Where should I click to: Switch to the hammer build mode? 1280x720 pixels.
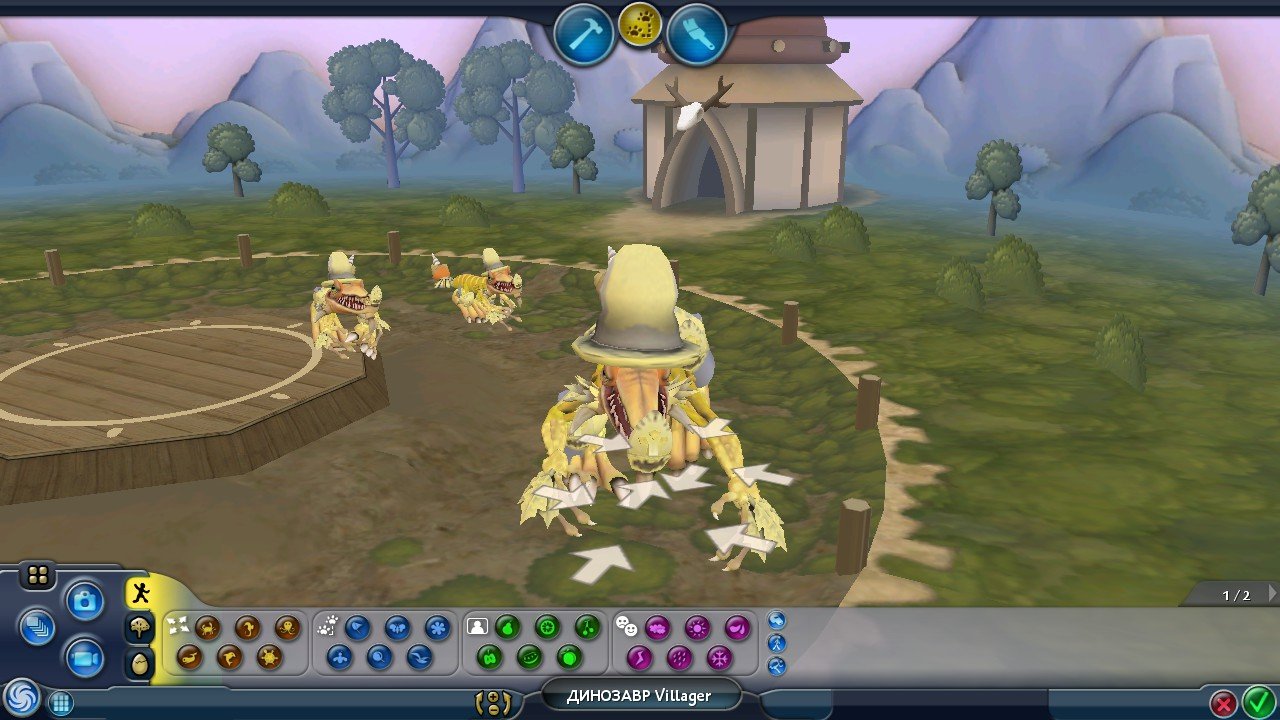584,34
